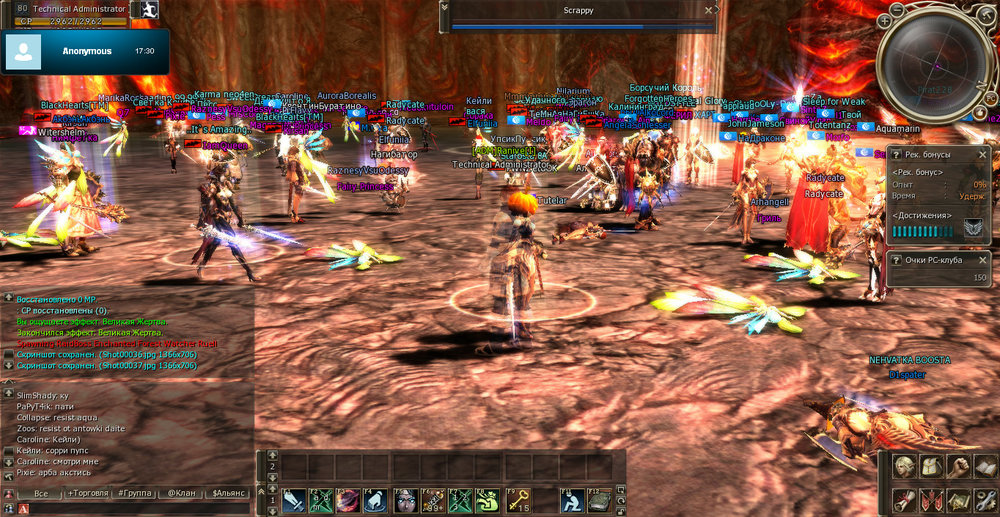Open the quest scroll icon

(904, 500)
